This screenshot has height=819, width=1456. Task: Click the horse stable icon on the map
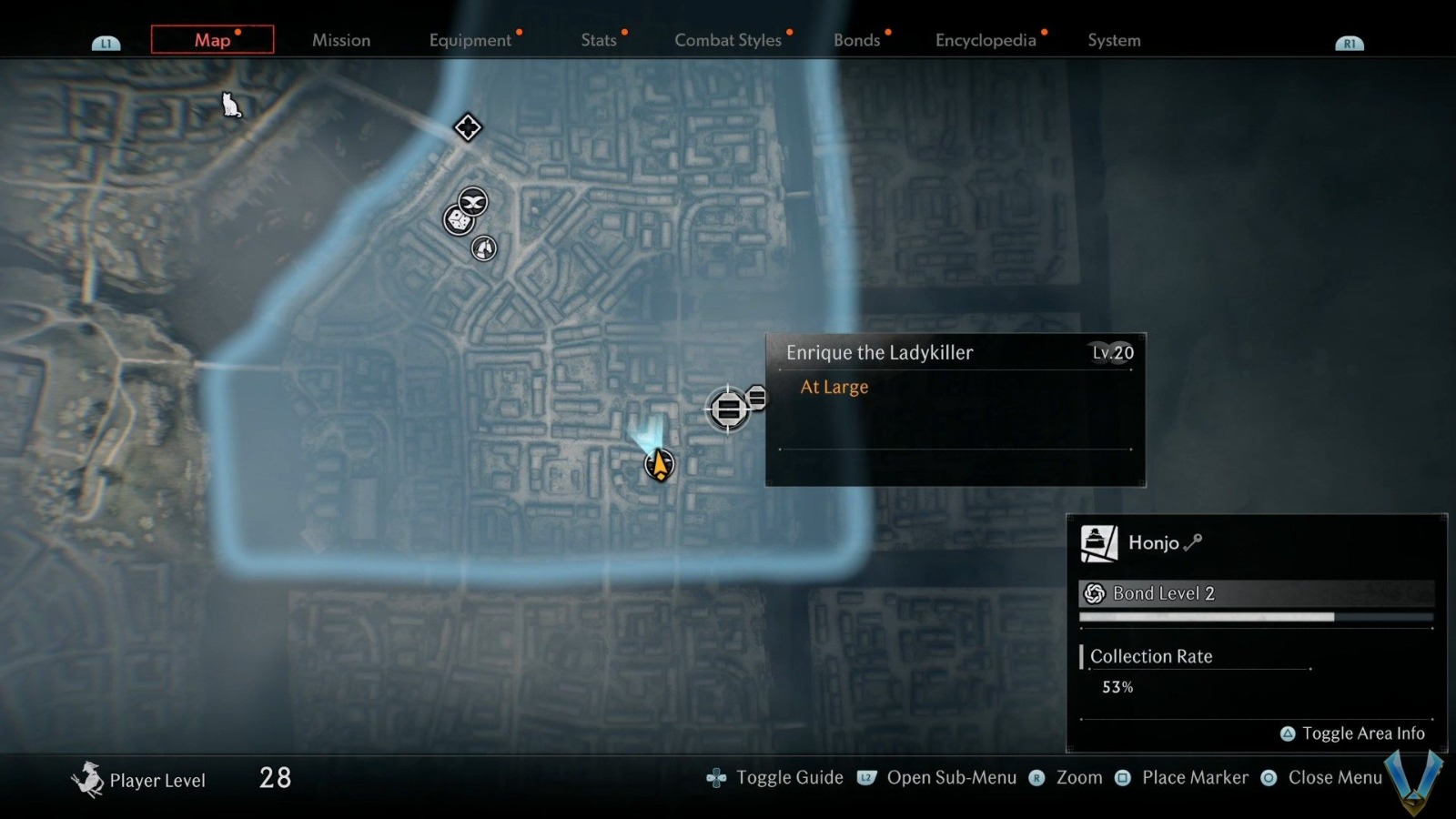483,248
